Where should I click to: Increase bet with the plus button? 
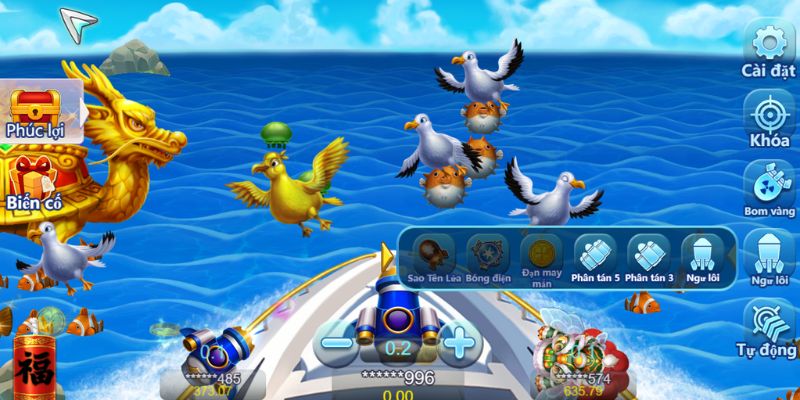[458, 345]
